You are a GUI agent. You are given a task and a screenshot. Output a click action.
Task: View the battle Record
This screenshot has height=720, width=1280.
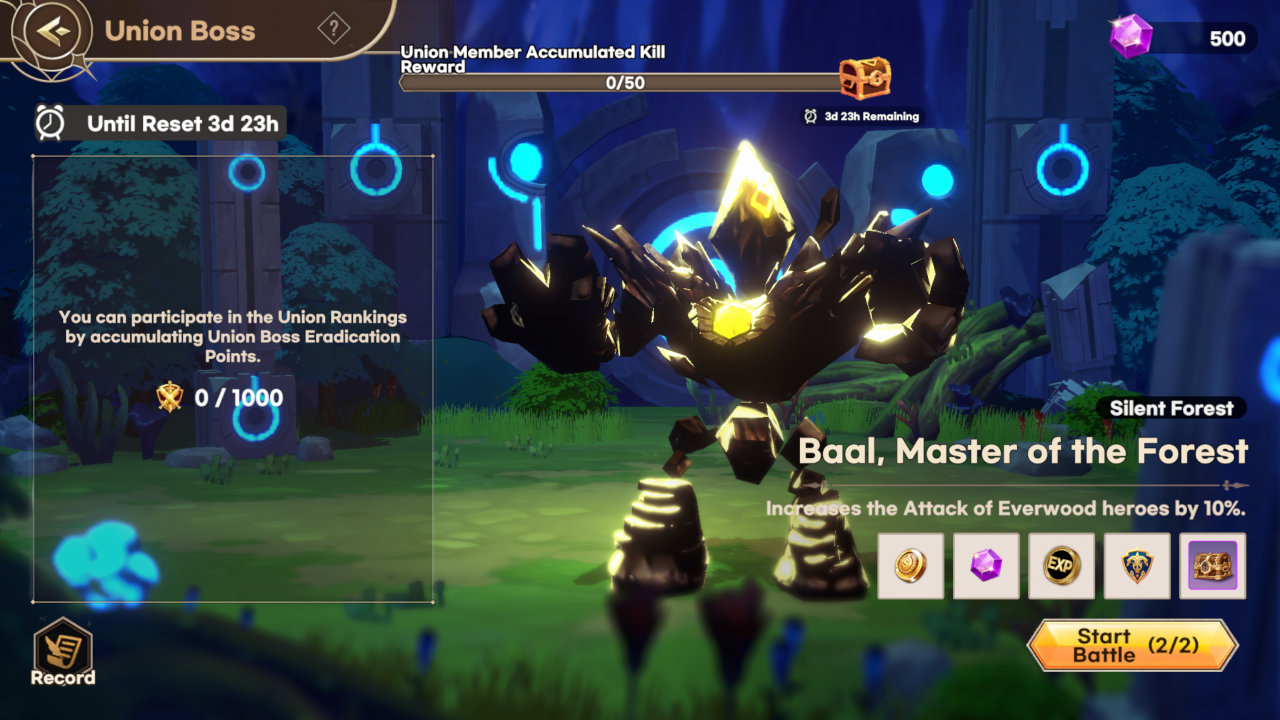pyautogui.click(x=63, y=653)
